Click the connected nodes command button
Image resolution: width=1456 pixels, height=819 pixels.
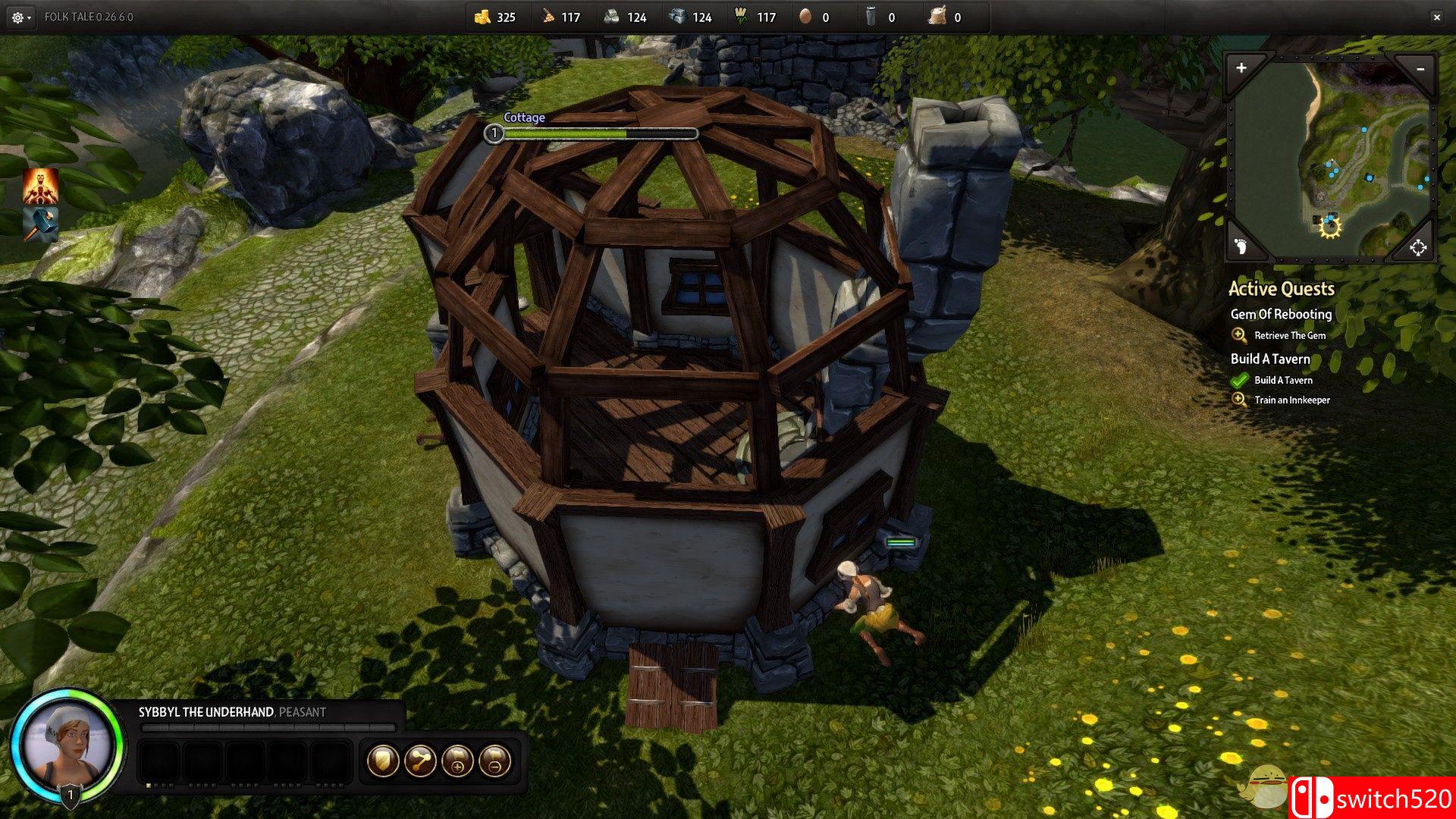click(420, 761)
